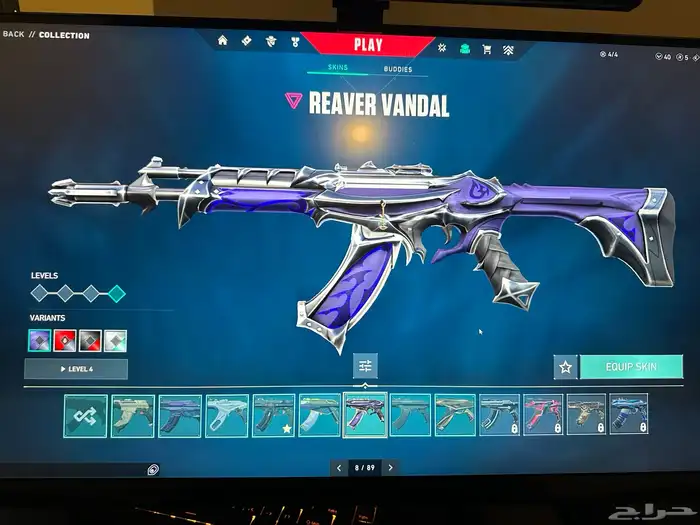Choose the Vandal thumbnail with the star

point(273,414)
